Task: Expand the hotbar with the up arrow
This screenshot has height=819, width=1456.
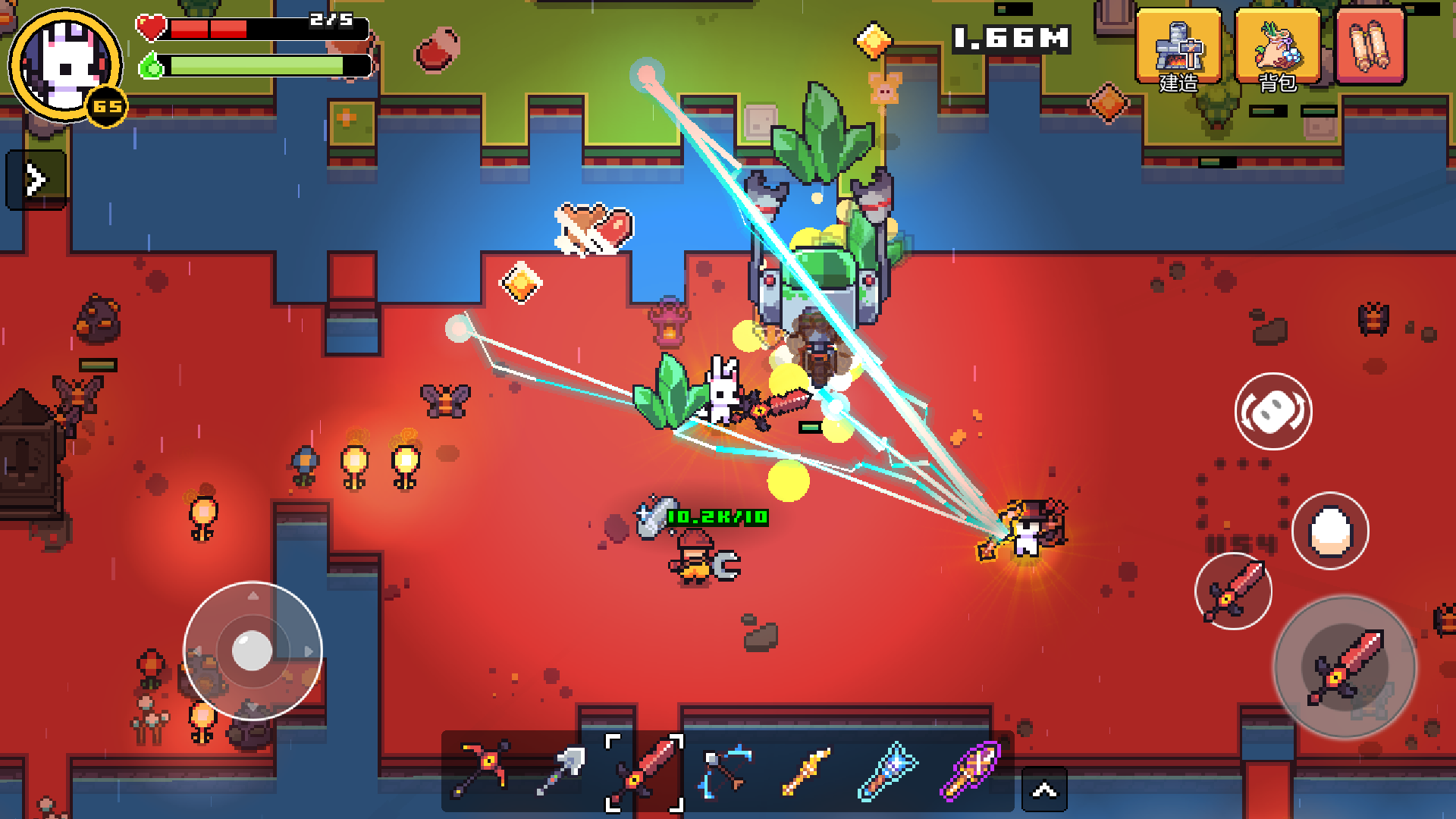Action: point(1044,790)
